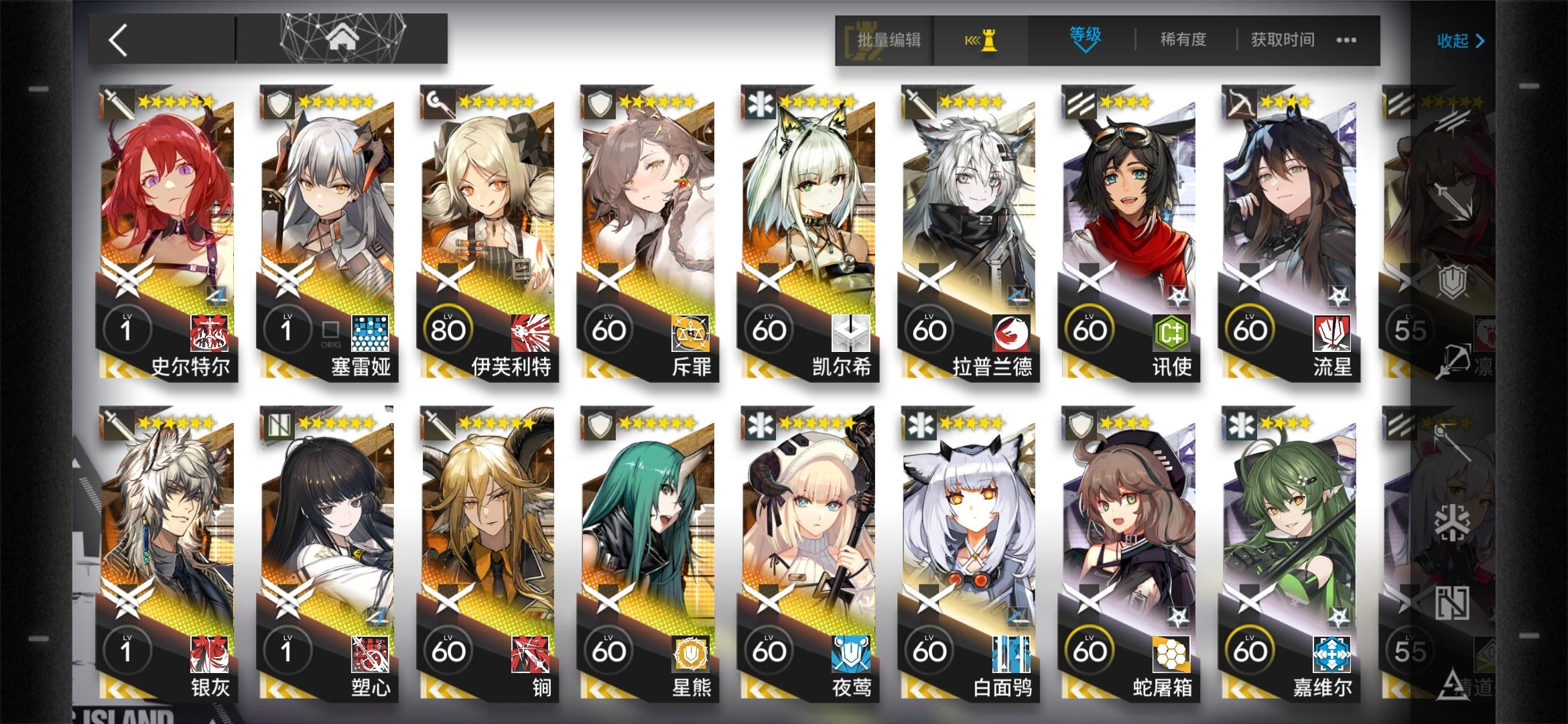This screenshot has width=1568, height=724.
Task: Open the home screen via the home icon
Action: pyautogui.click(x=342, y=38)
